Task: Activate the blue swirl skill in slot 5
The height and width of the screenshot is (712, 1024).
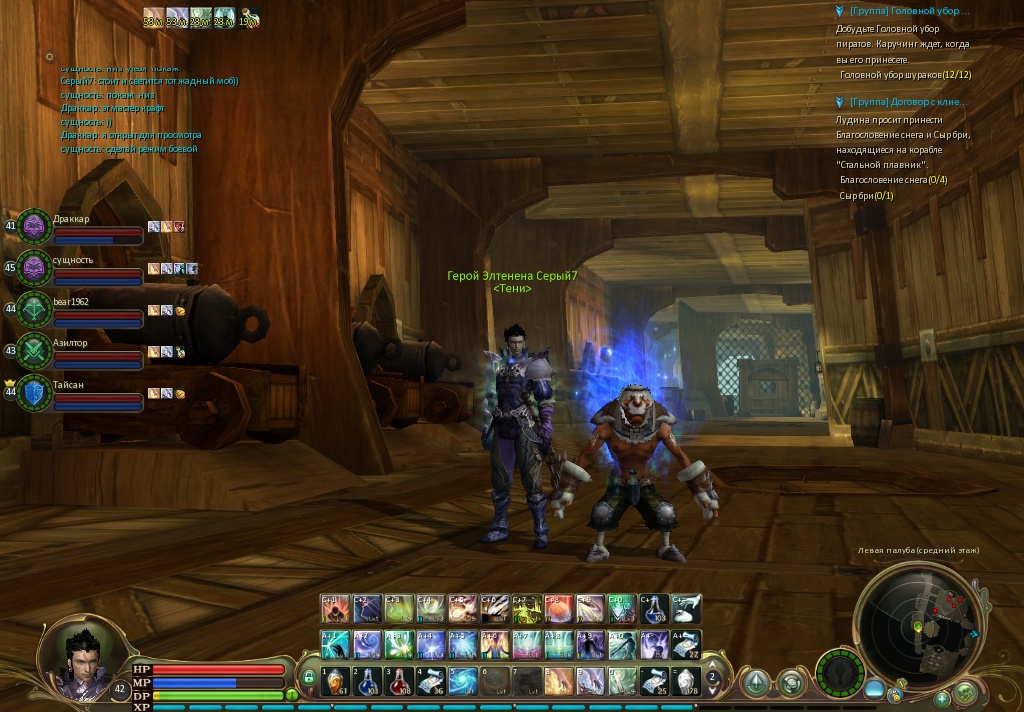Action: tap(462, 681)
